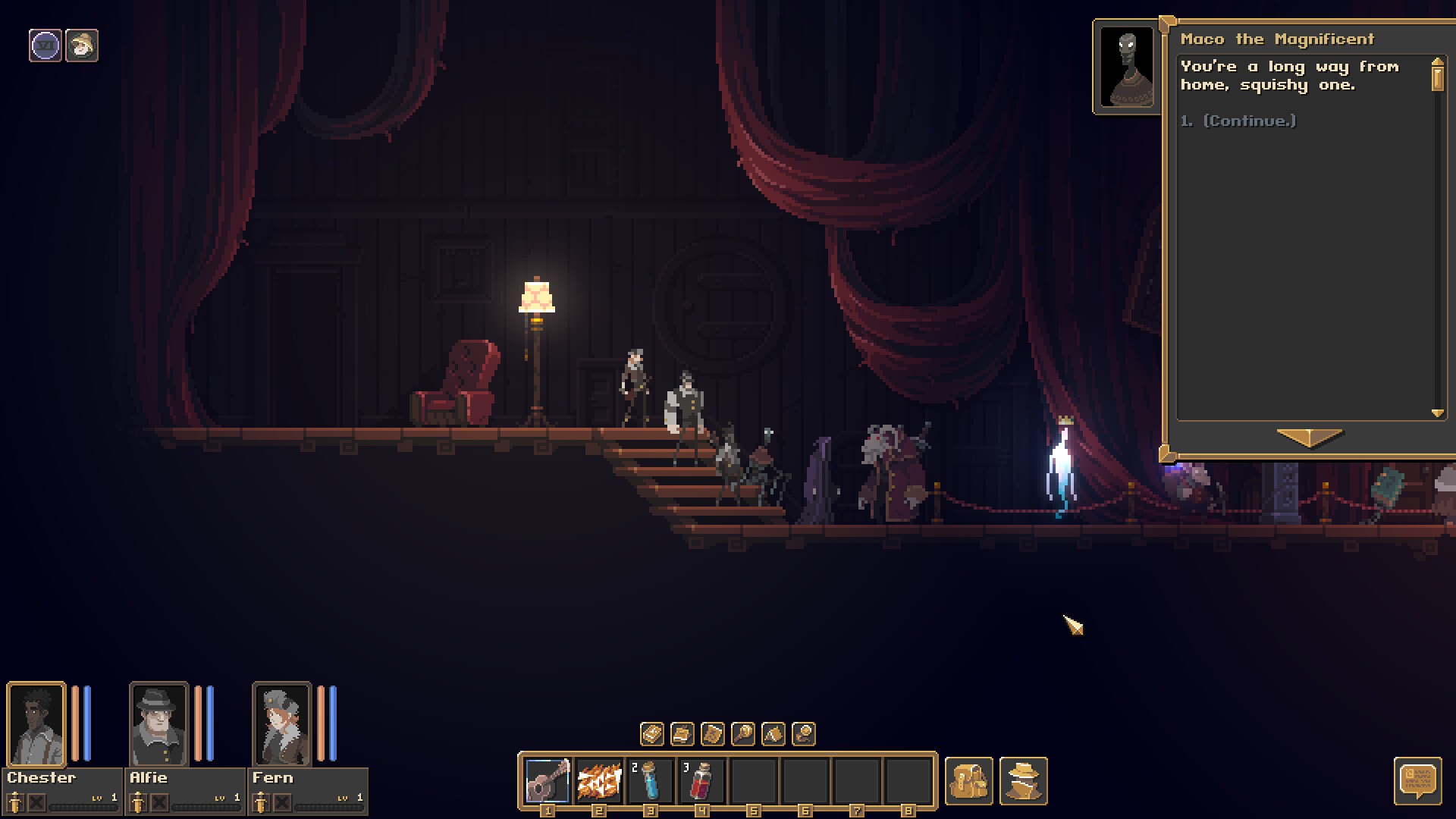1456x819 pixels.
Task: Open the coin purse icon
Action: point(802,734)
